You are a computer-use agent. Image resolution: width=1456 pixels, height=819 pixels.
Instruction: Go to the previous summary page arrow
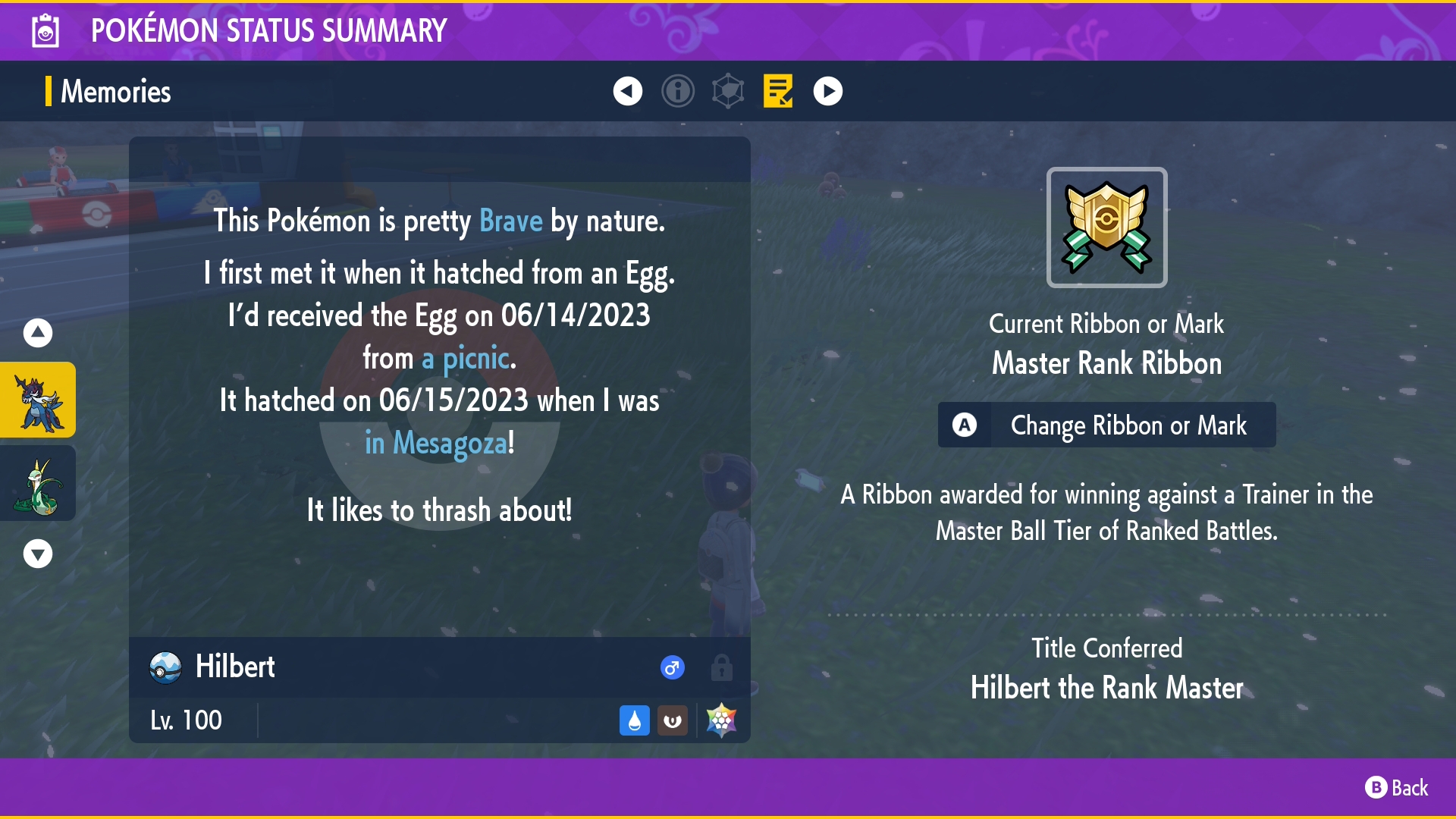coord(628,91)
